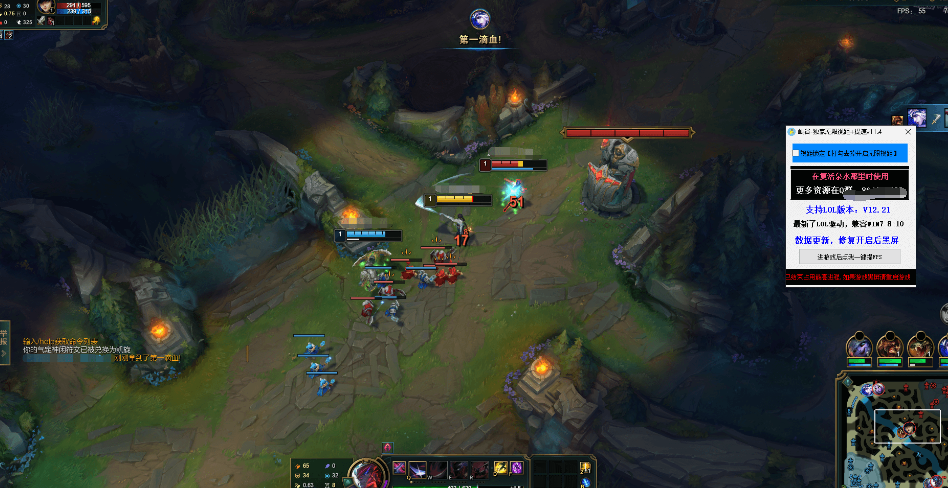This screenshot has width=948, height=488.
Task: Cast the yellow Flash summoner spell
Action: tap(501, 468)
